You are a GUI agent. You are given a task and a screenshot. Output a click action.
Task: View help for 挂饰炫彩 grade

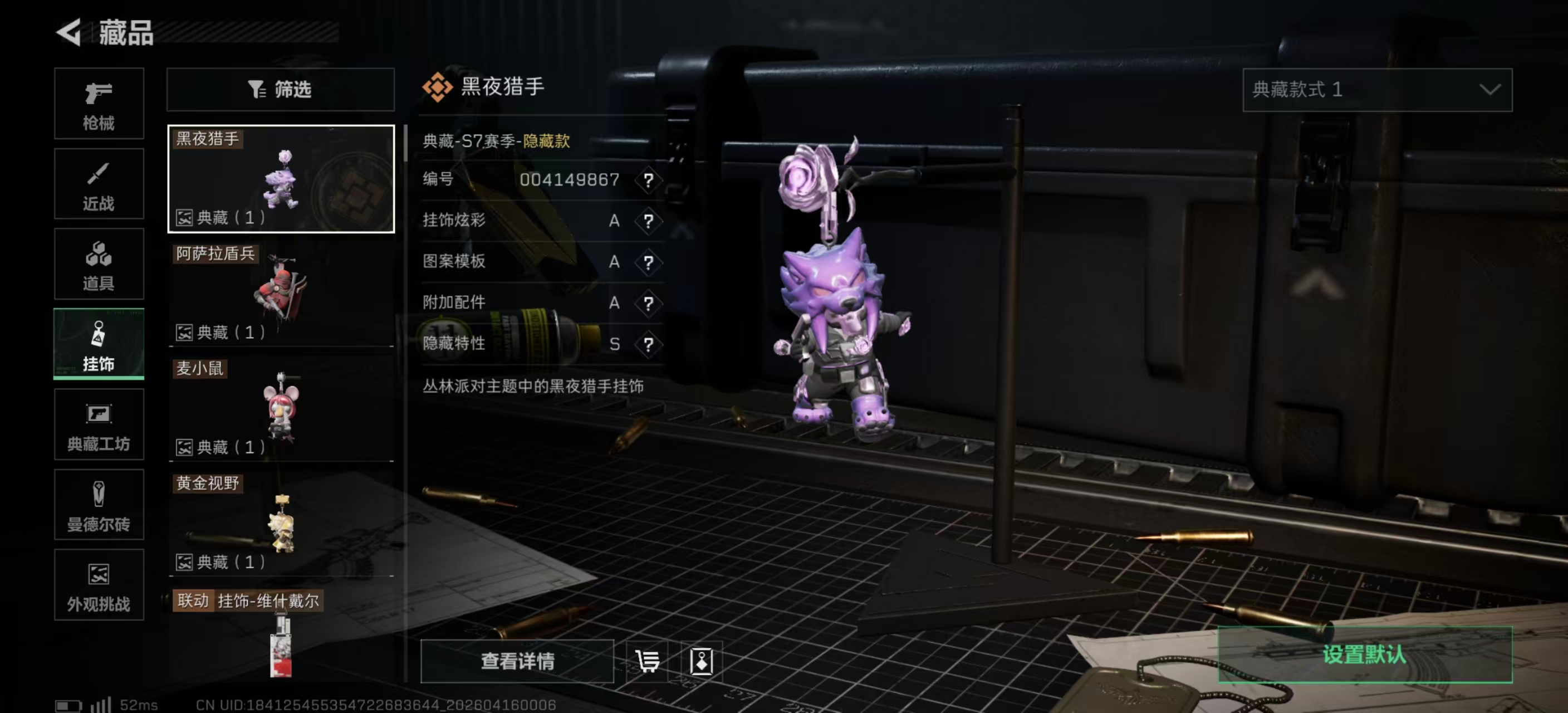tap(649, 221)
